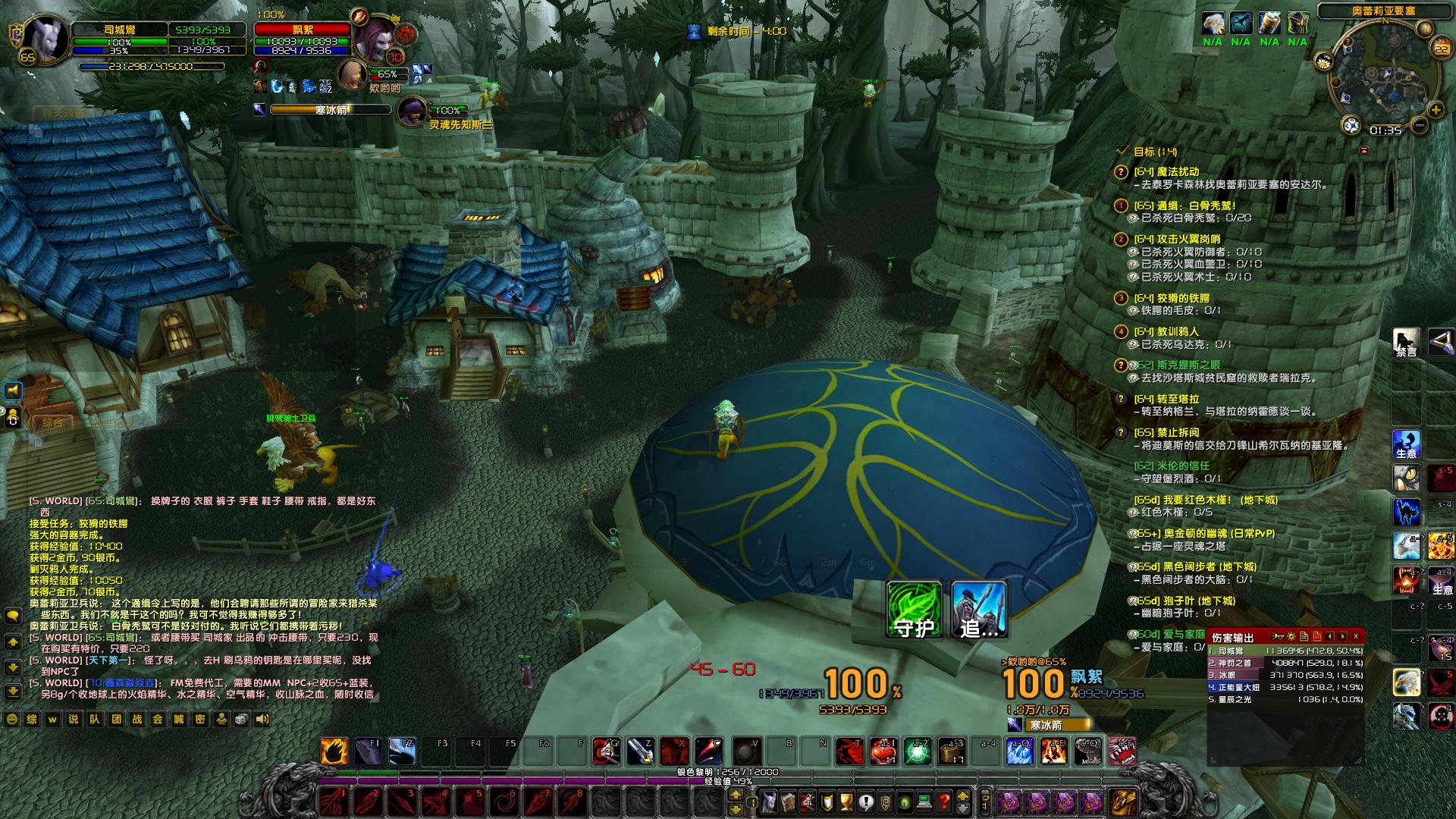
Task: Click the dice roll button in chat bar
Action: point(241,719)
